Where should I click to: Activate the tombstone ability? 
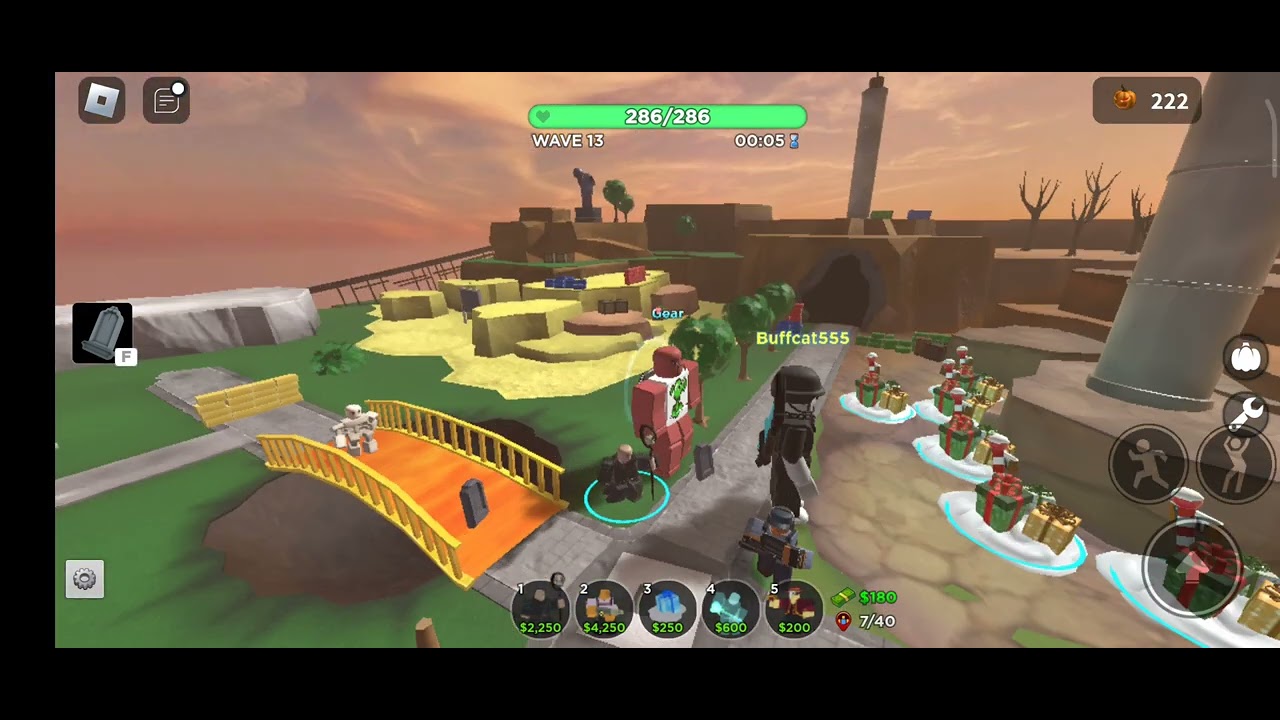[x=102, y=332]
